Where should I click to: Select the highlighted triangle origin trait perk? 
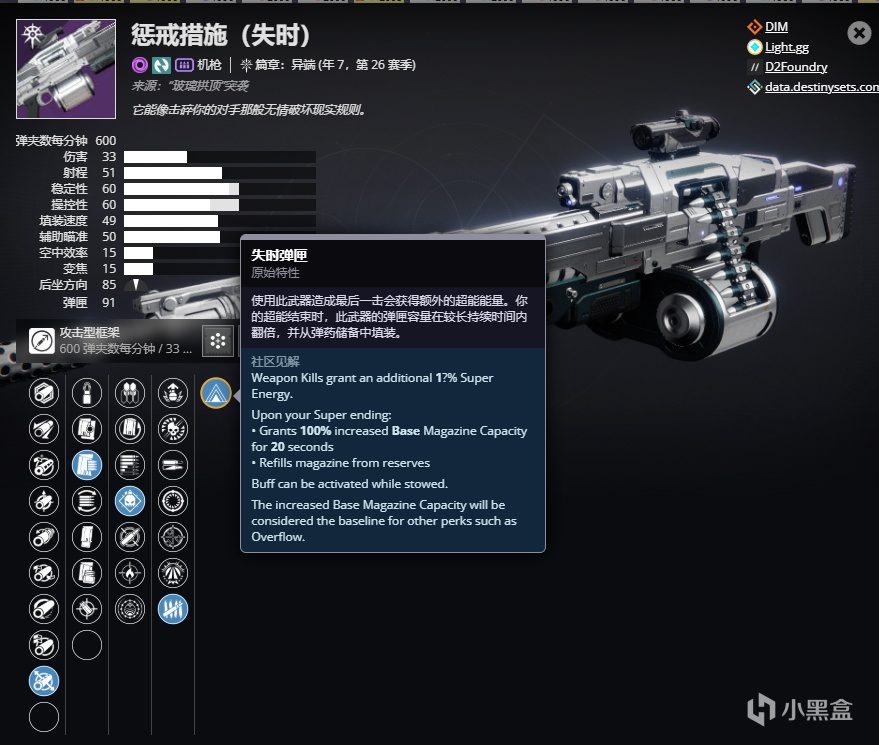pos(215,392)
